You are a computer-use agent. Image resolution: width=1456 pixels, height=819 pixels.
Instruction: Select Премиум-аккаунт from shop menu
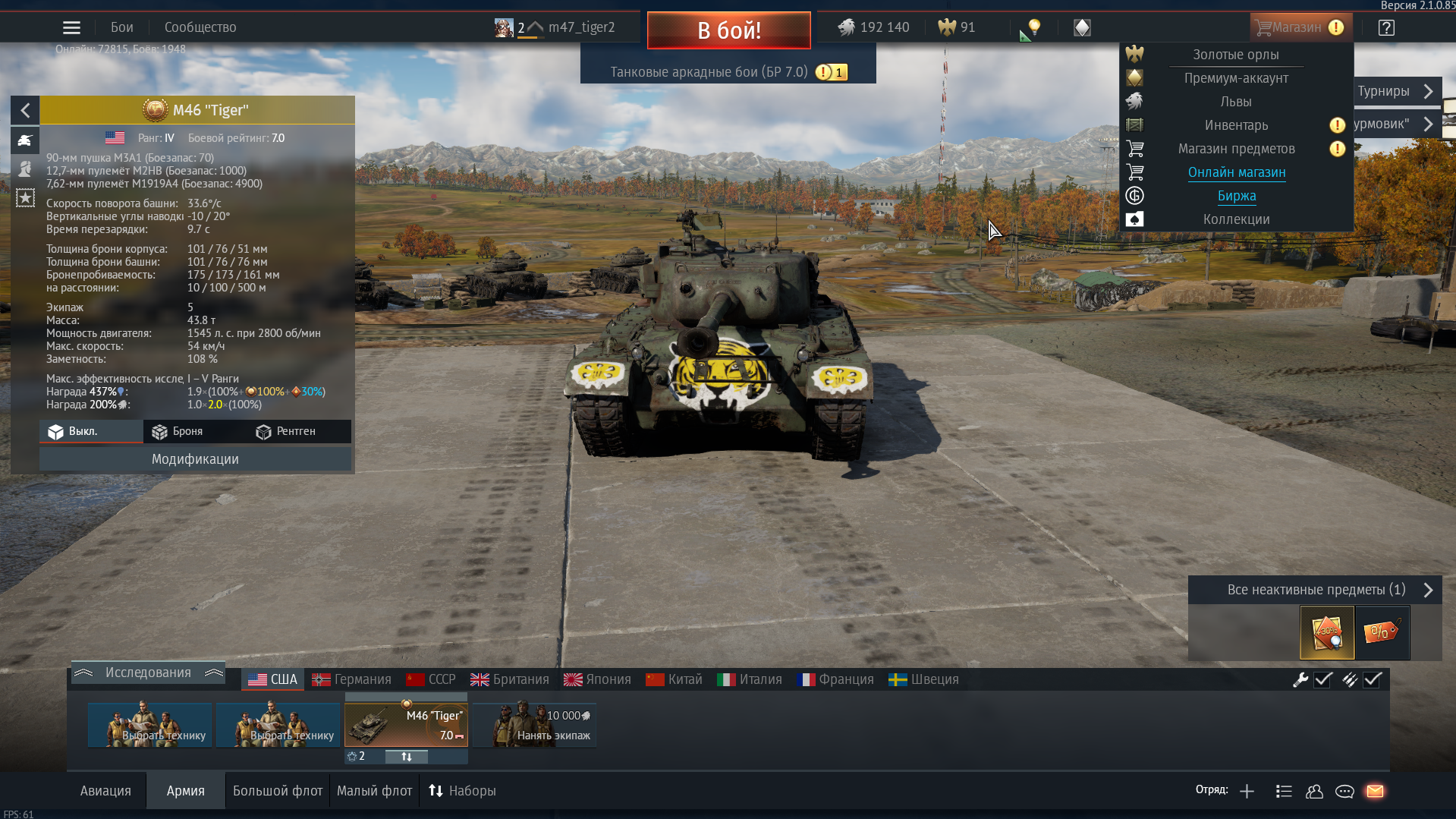1236,78
